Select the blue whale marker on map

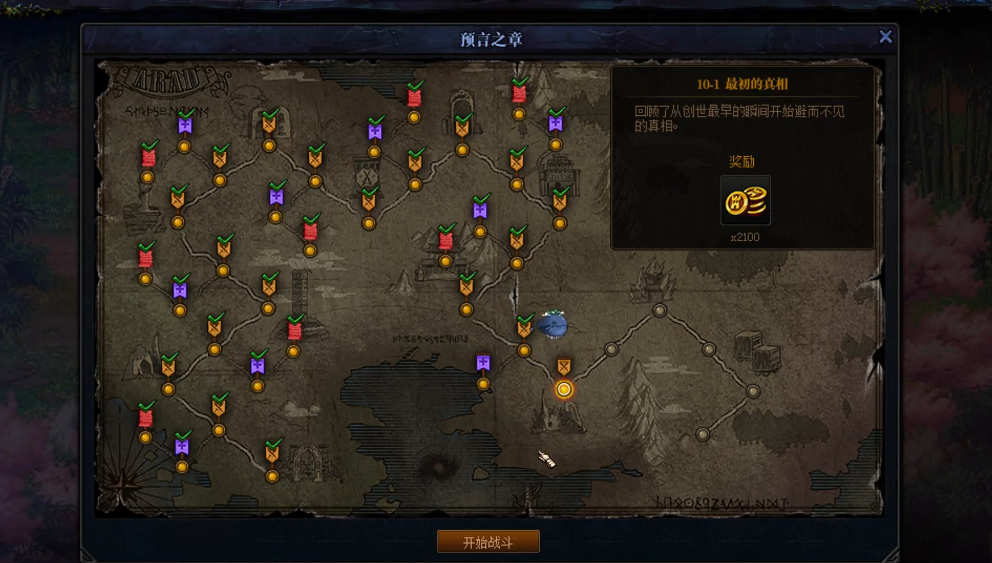point(552,324)
